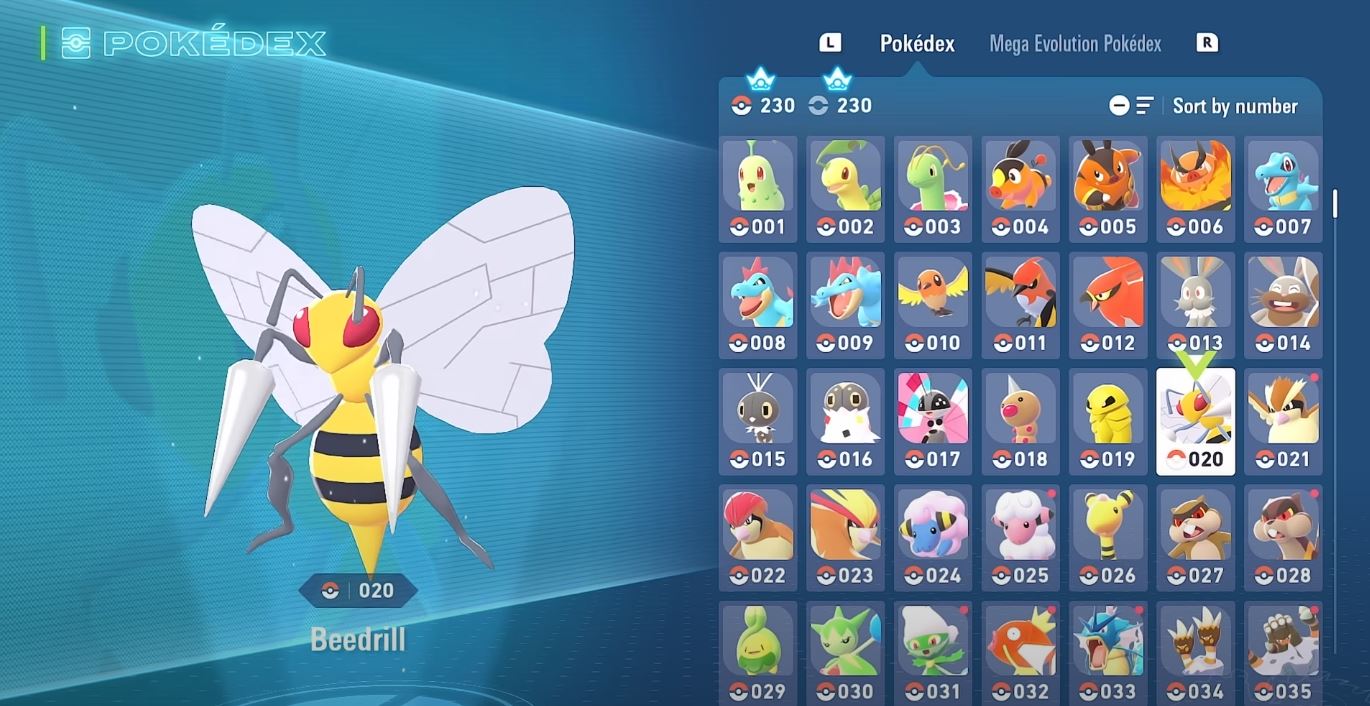Screen dimensions: 1370x706
Task: Select Gyarados entry number 033
Action: point(1108,652)
